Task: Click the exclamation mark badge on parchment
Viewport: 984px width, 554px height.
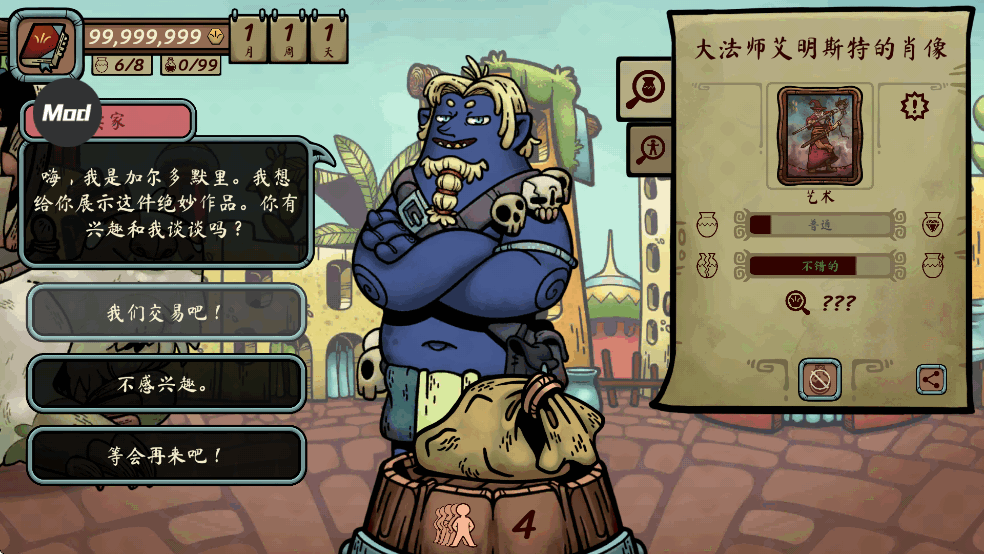Action: coord(914,105)
